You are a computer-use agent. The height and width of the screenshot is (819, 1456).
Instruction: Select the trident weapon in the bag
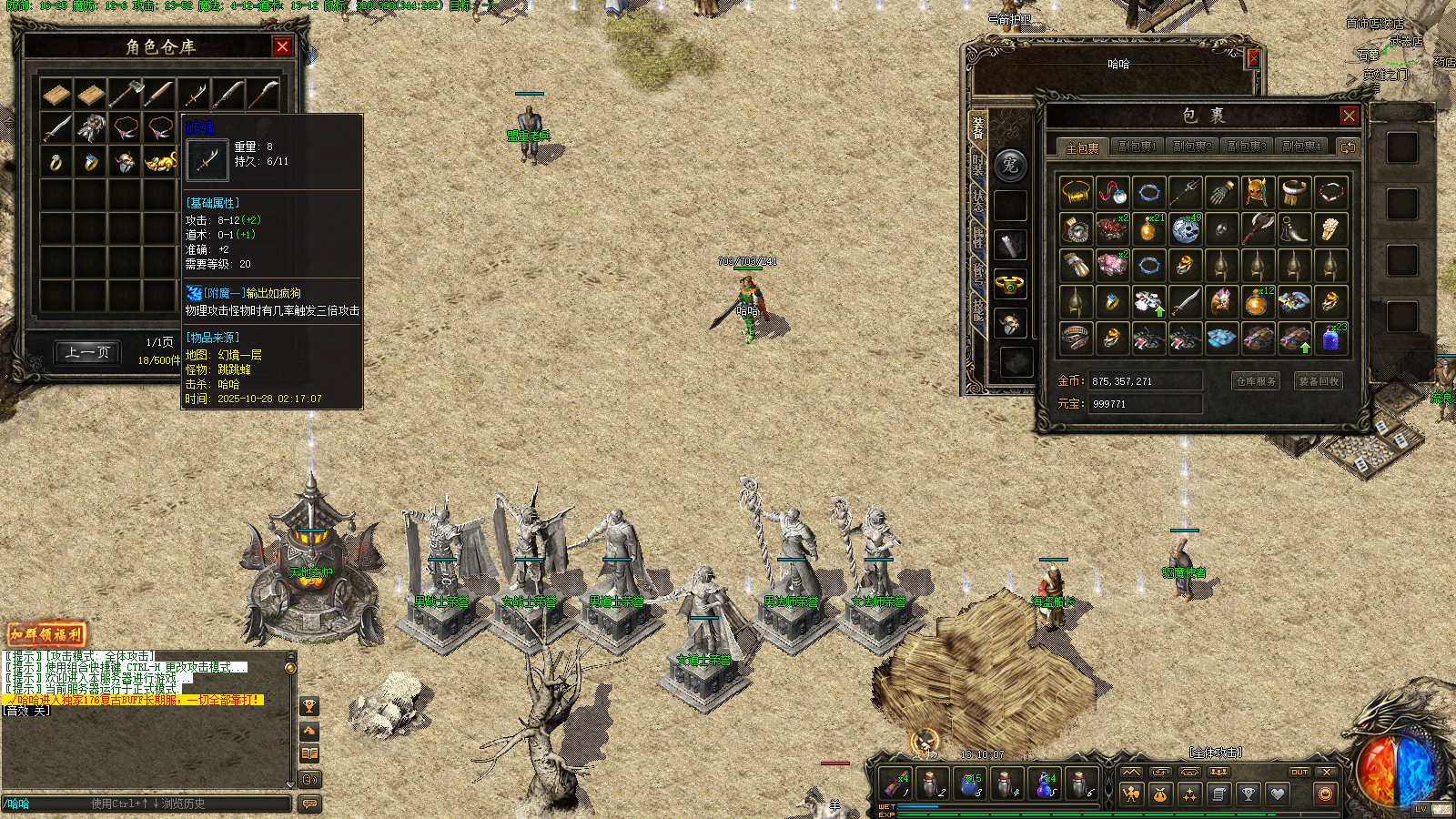1185,192
